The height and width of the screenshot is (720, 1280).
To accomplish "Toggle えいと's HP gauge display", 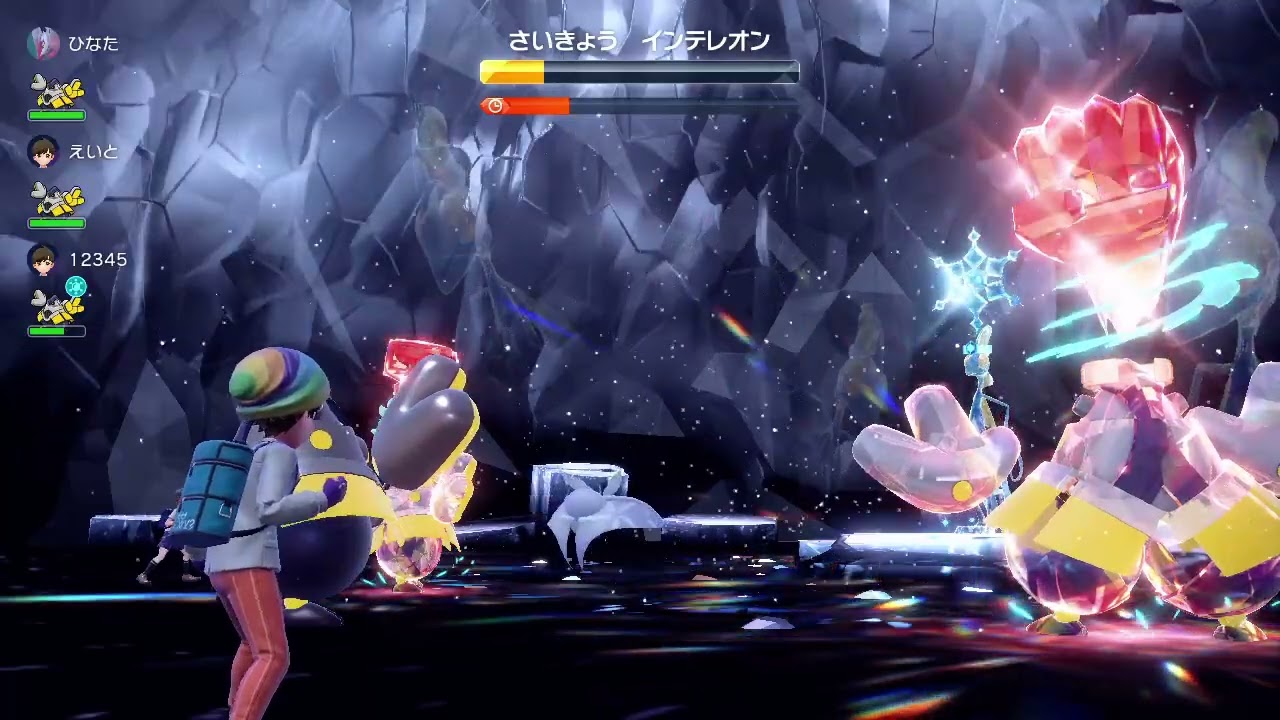I will click(x=57, y=224).
